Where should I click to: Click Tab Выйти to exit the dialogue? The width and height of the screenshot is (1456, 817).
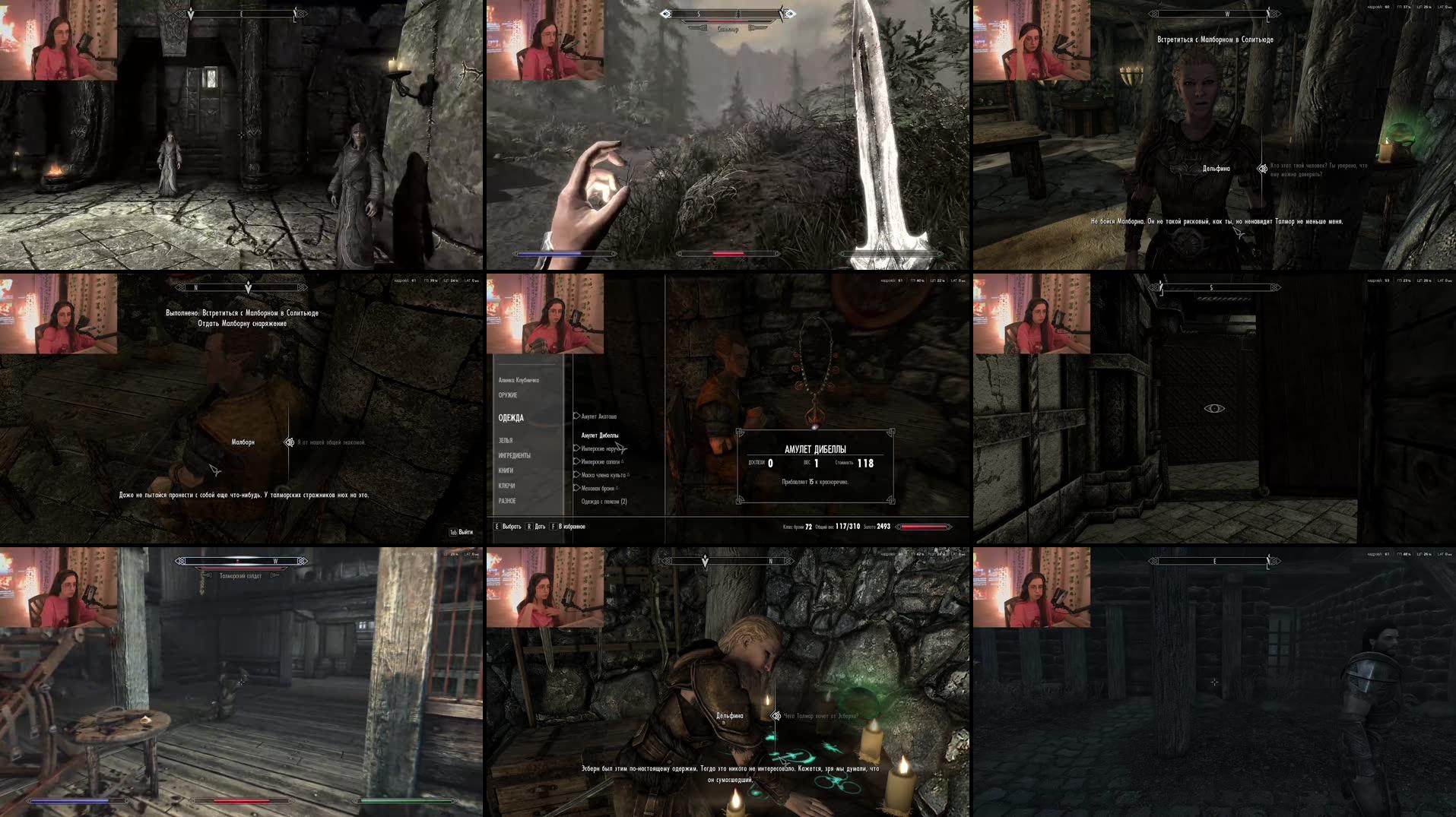click(x=462, y=532)
